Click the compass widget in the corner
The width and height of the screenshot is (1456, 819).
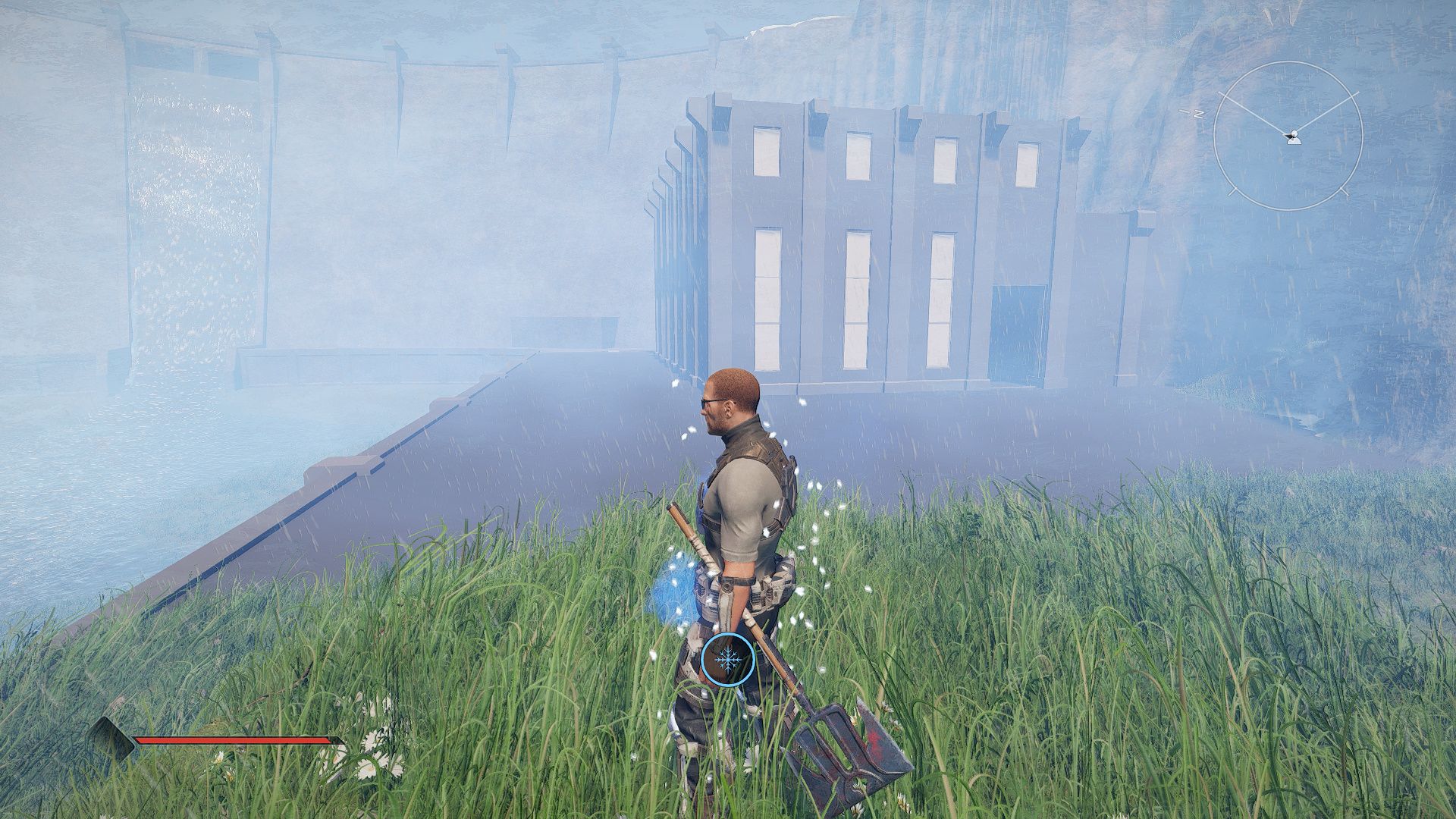pos(1294,135)
